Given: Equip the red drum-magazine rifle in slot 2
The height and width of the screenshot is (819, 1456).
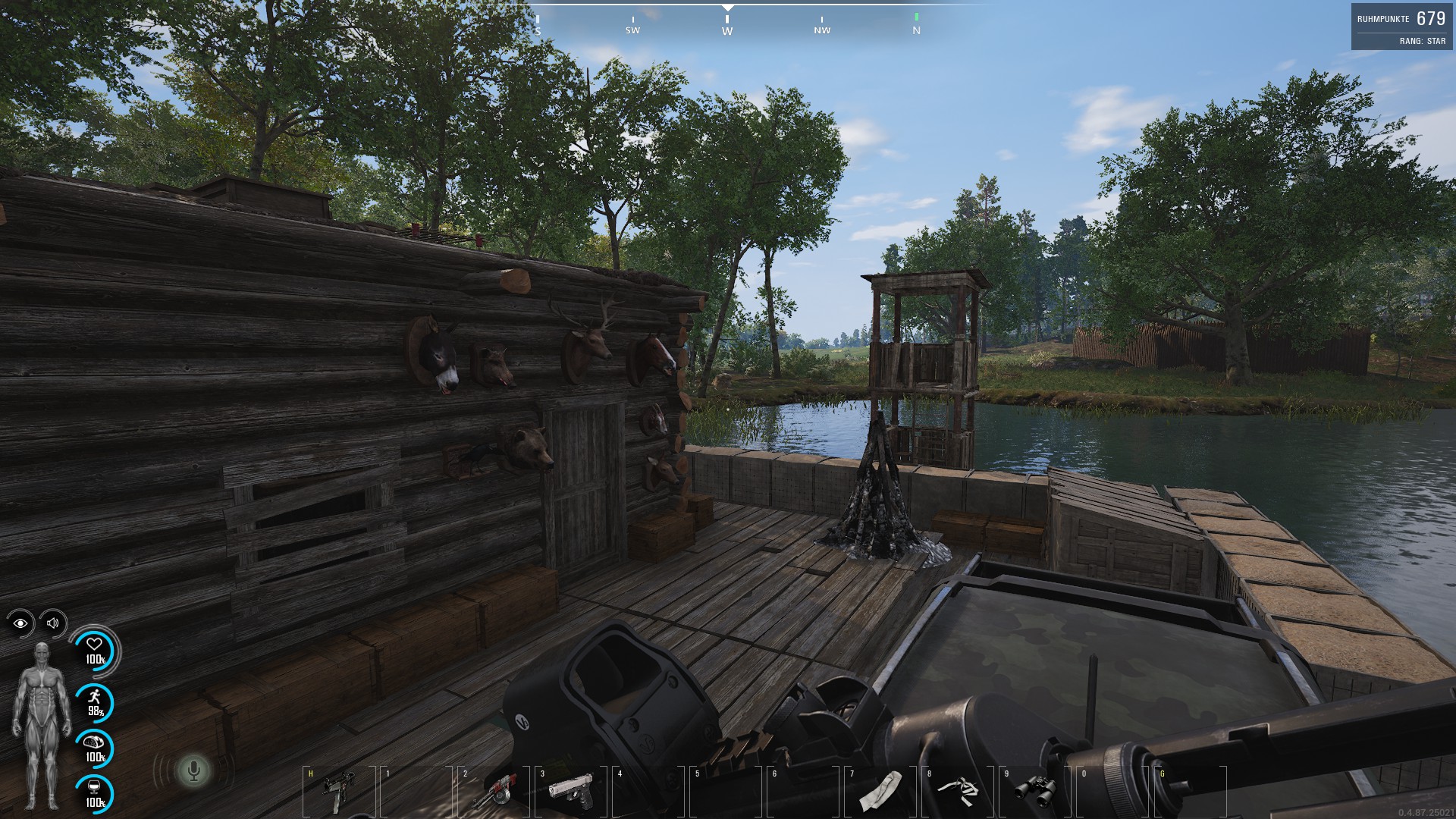Looking at the screenshot, I should click(492, 792).
